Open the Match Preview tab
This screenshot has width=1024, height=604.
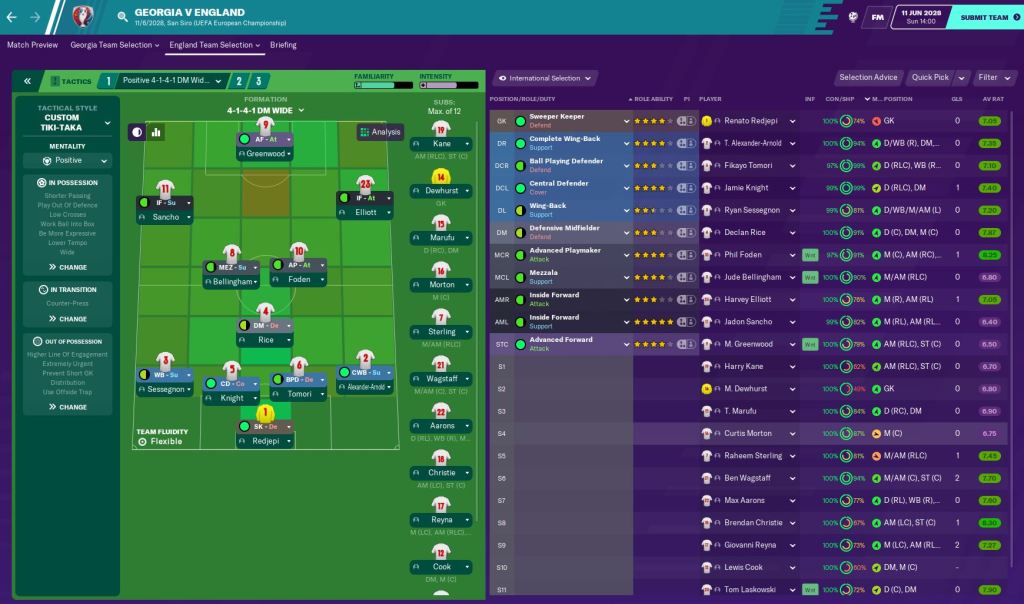32,45
